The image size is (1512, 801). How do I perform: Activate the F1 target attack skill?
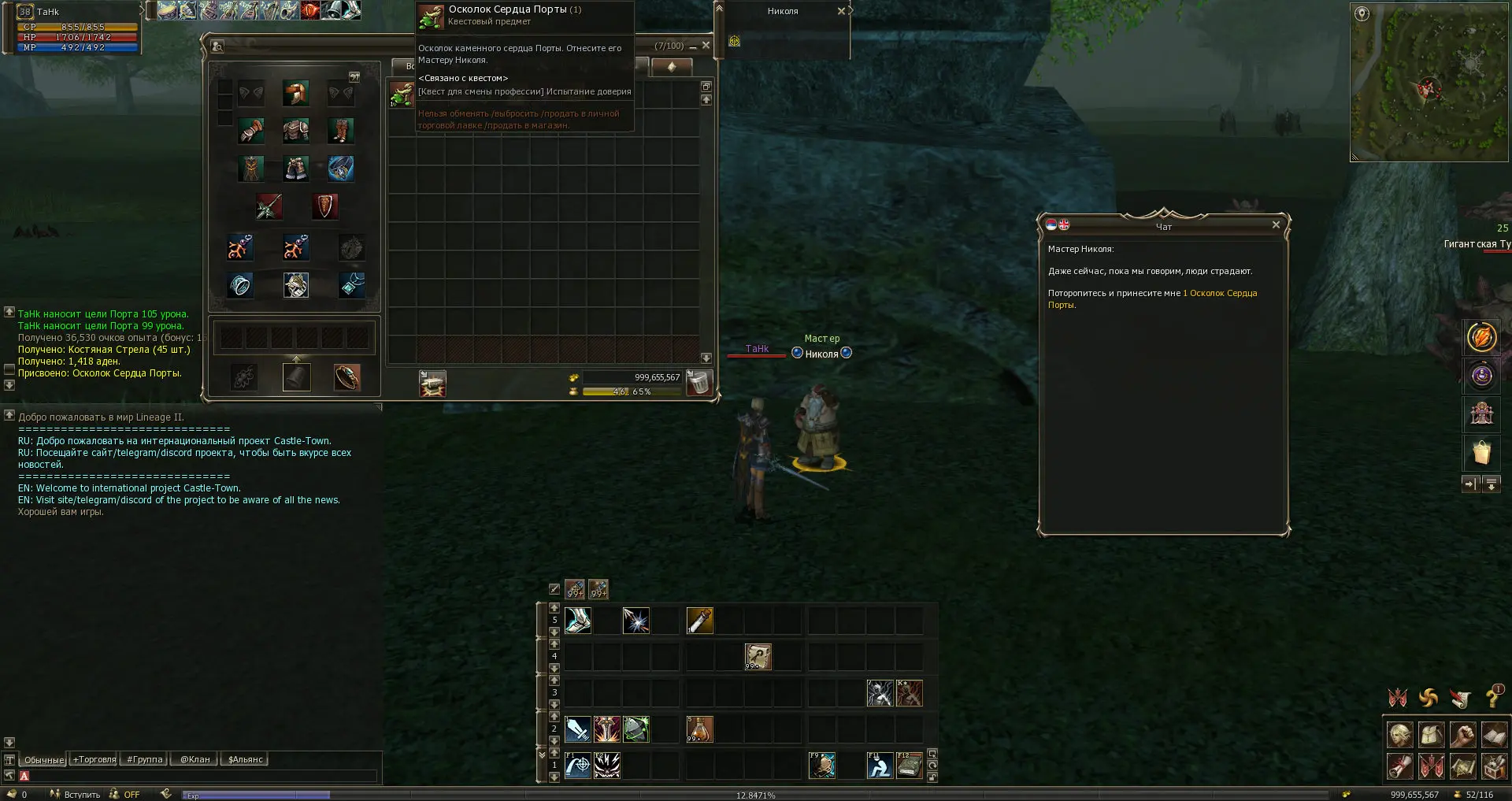(x=578, y=766)
